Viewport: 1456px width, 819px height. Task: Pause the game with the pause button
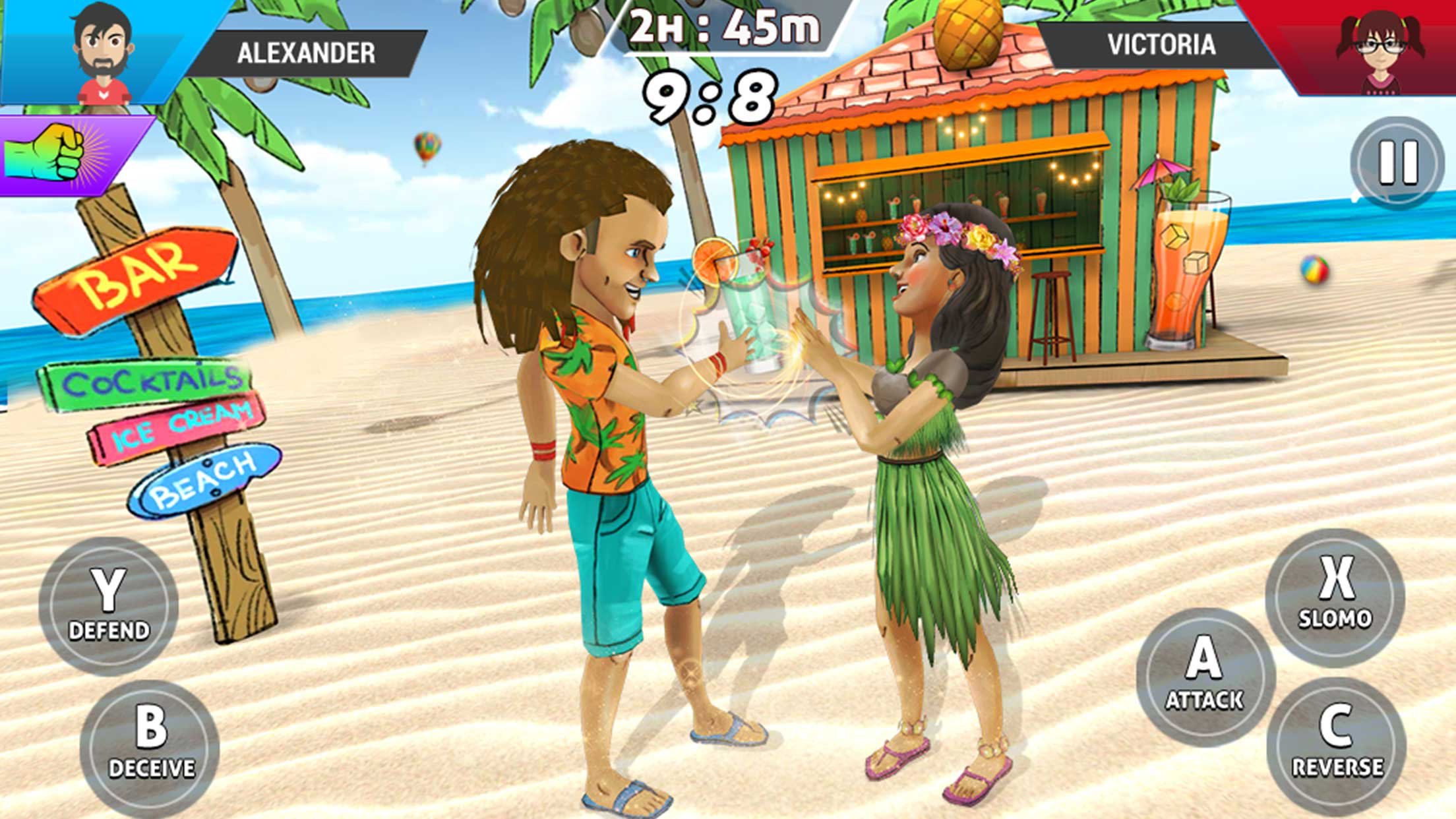click(x=1397, y=162)
